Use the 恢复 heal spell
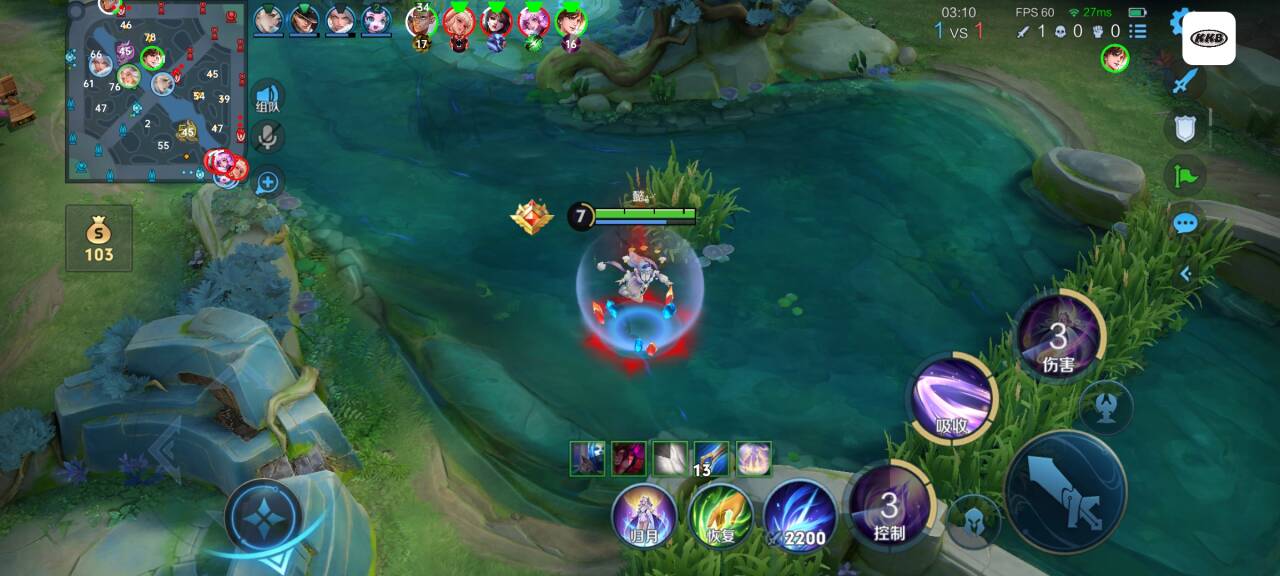 click(720, 516)
